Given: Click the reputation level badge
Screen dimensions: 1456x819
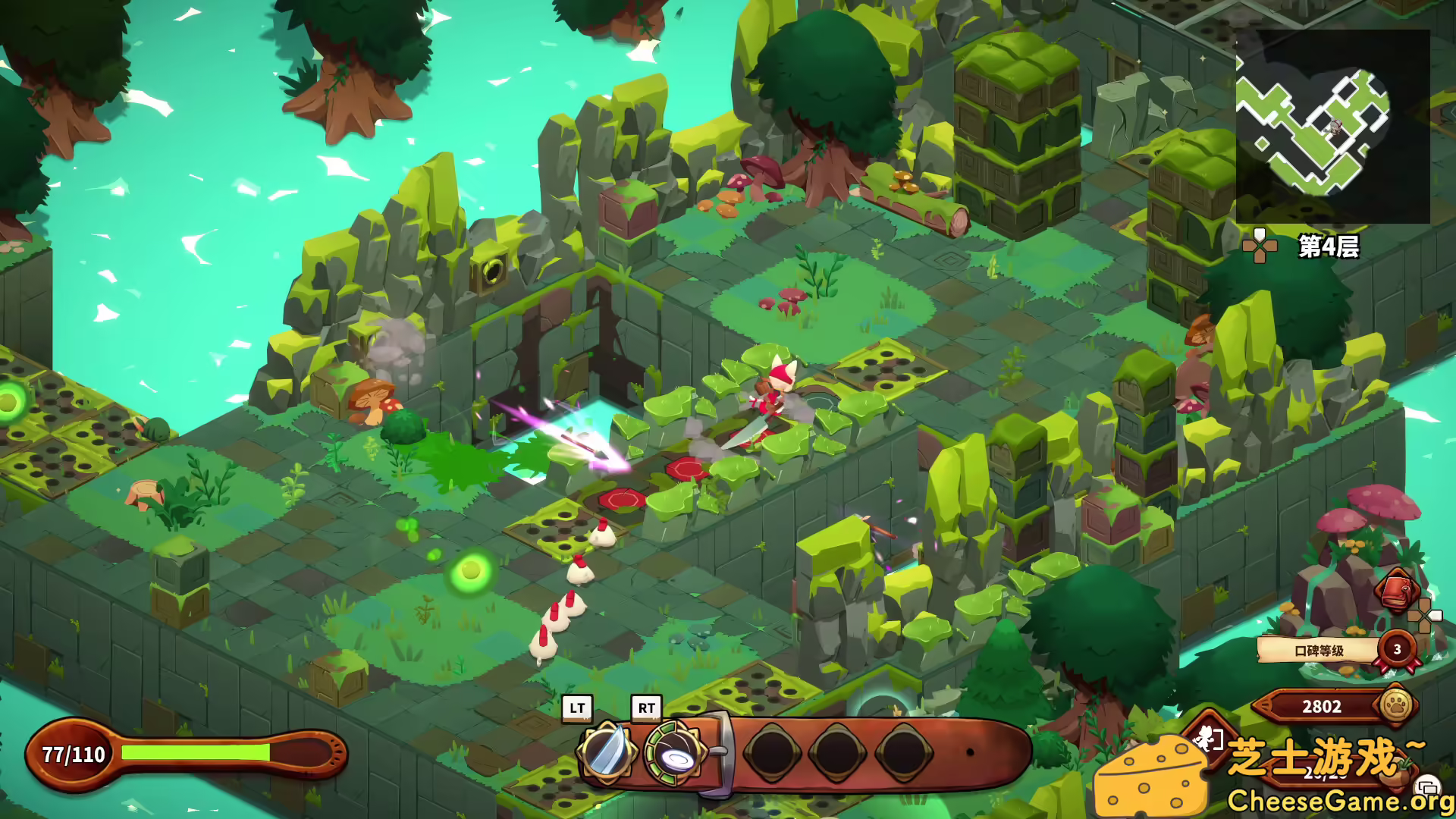Looking at the screenshot, I should (x=1397, y=650).
